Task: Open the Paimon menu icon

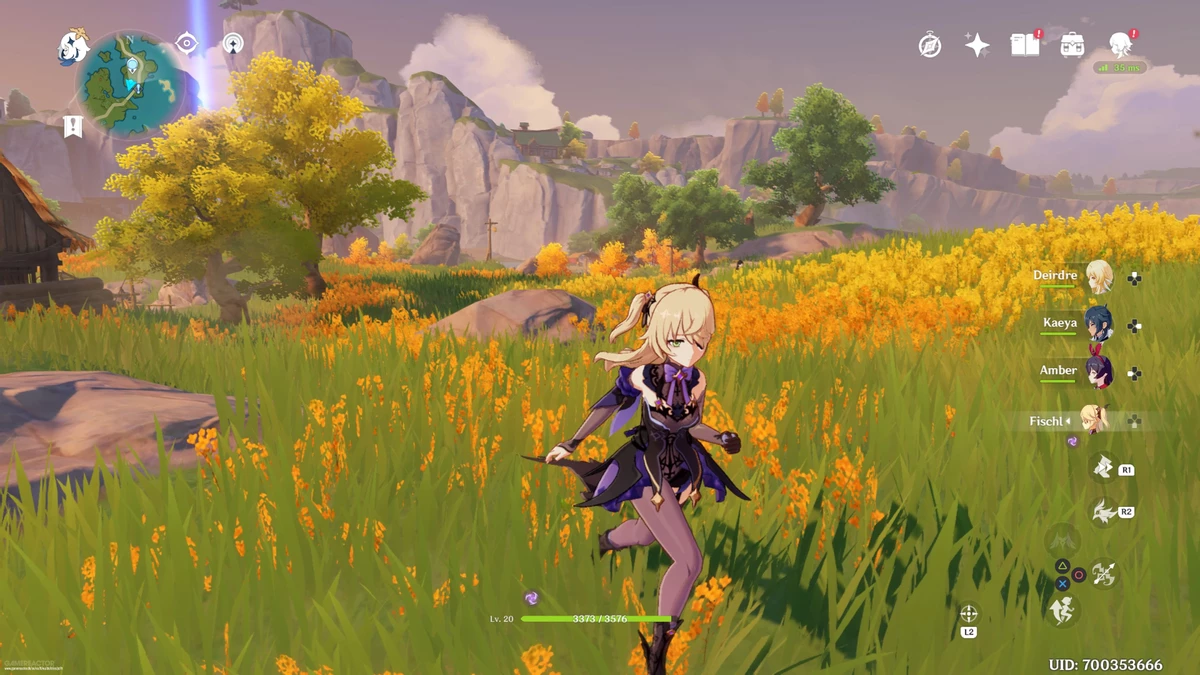Action: [73, 47]
